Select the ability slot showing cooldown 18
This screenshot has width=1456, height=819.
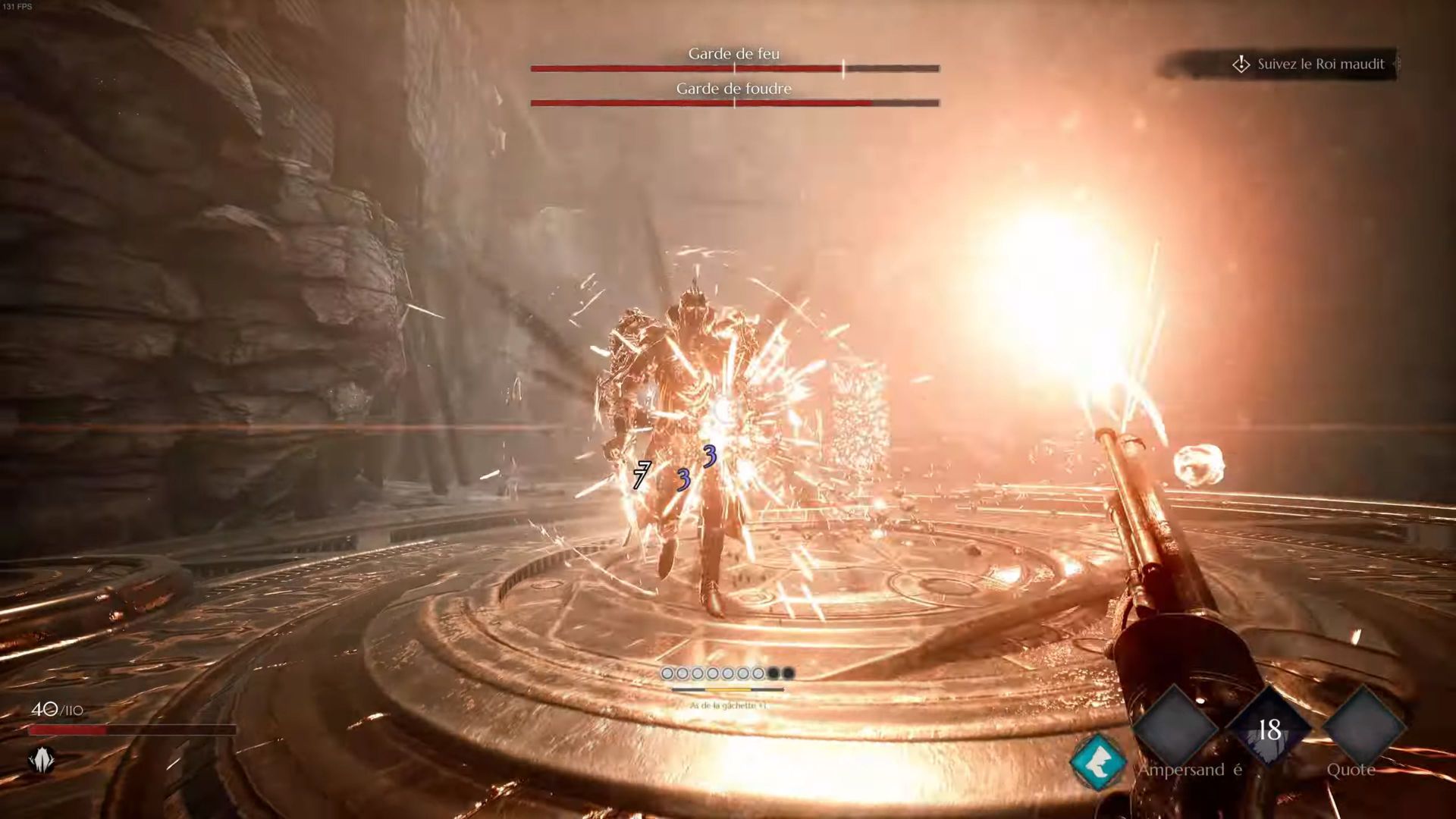pyautogui.click(x=1269, y=730)
